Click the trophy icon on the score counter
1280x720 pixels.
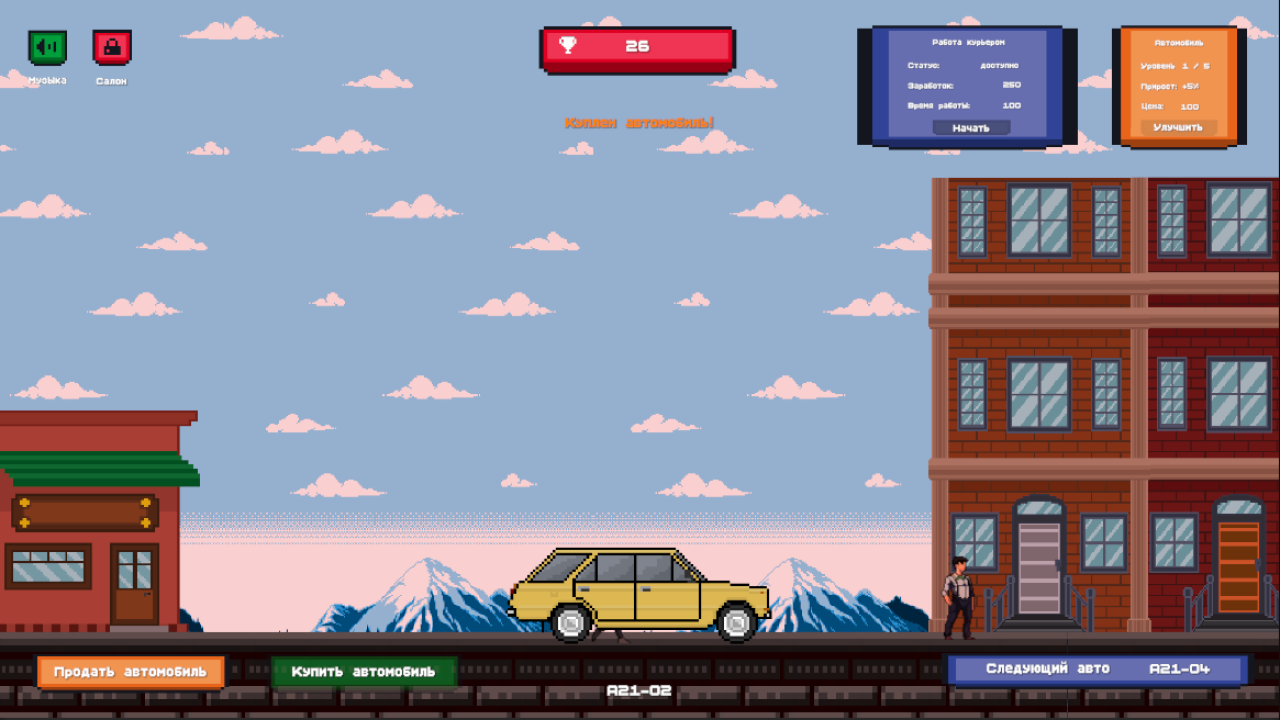[x=566, y=46]
